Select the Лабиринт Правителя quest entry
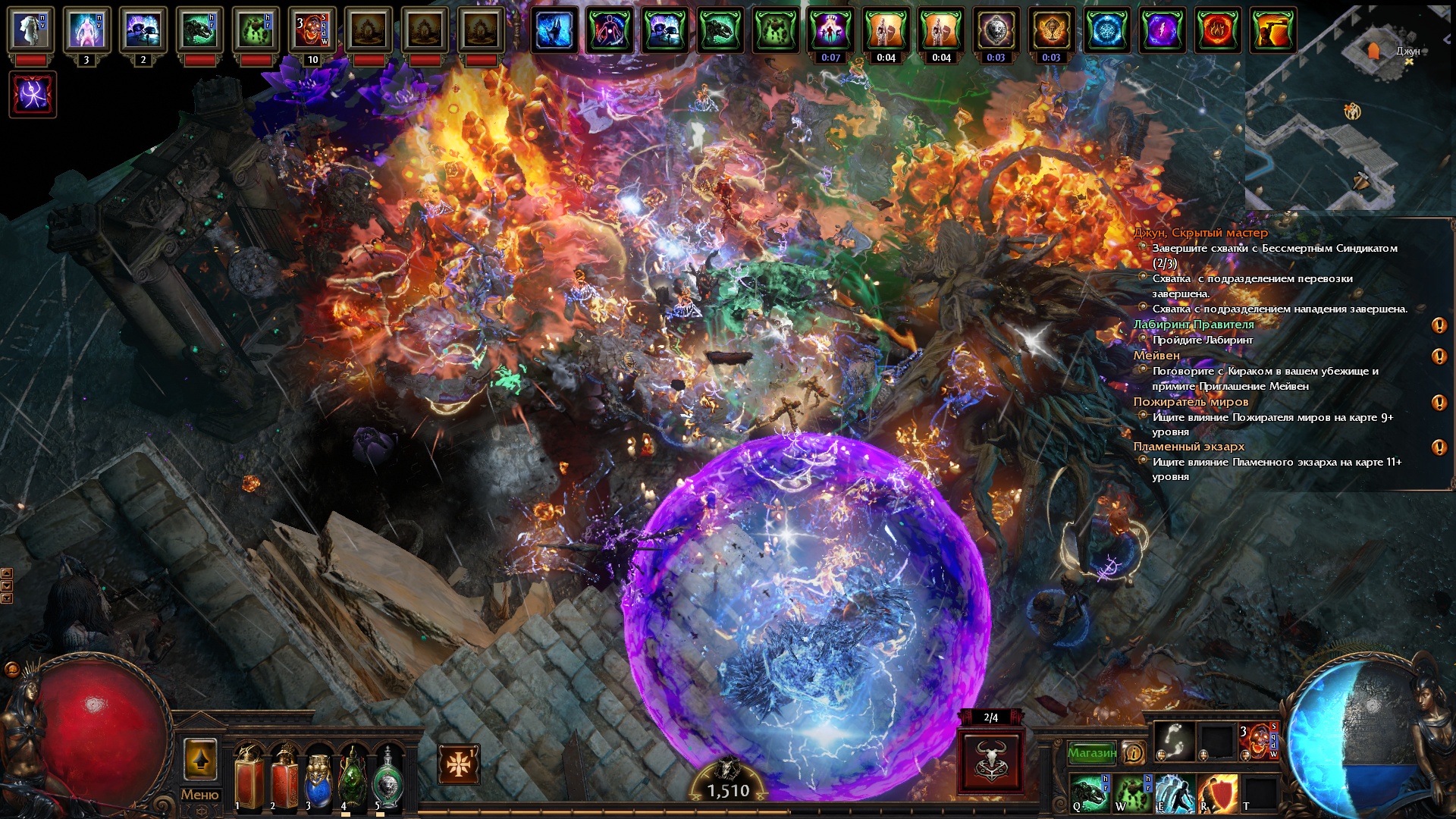This screenshot has width=1456, height=819. tap(1194, 325)
